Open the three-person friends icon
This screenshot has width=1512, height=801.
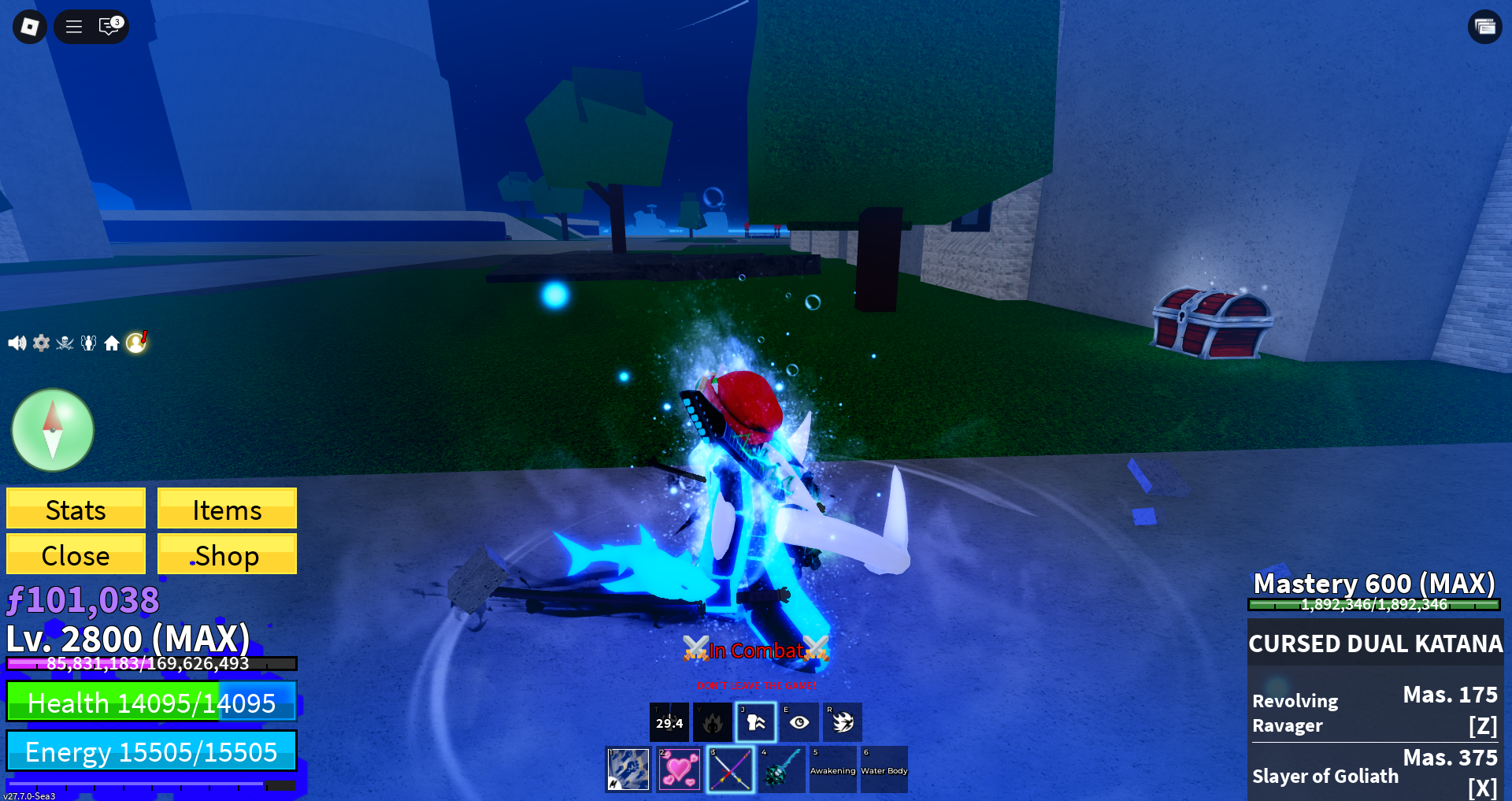[88, 343]
